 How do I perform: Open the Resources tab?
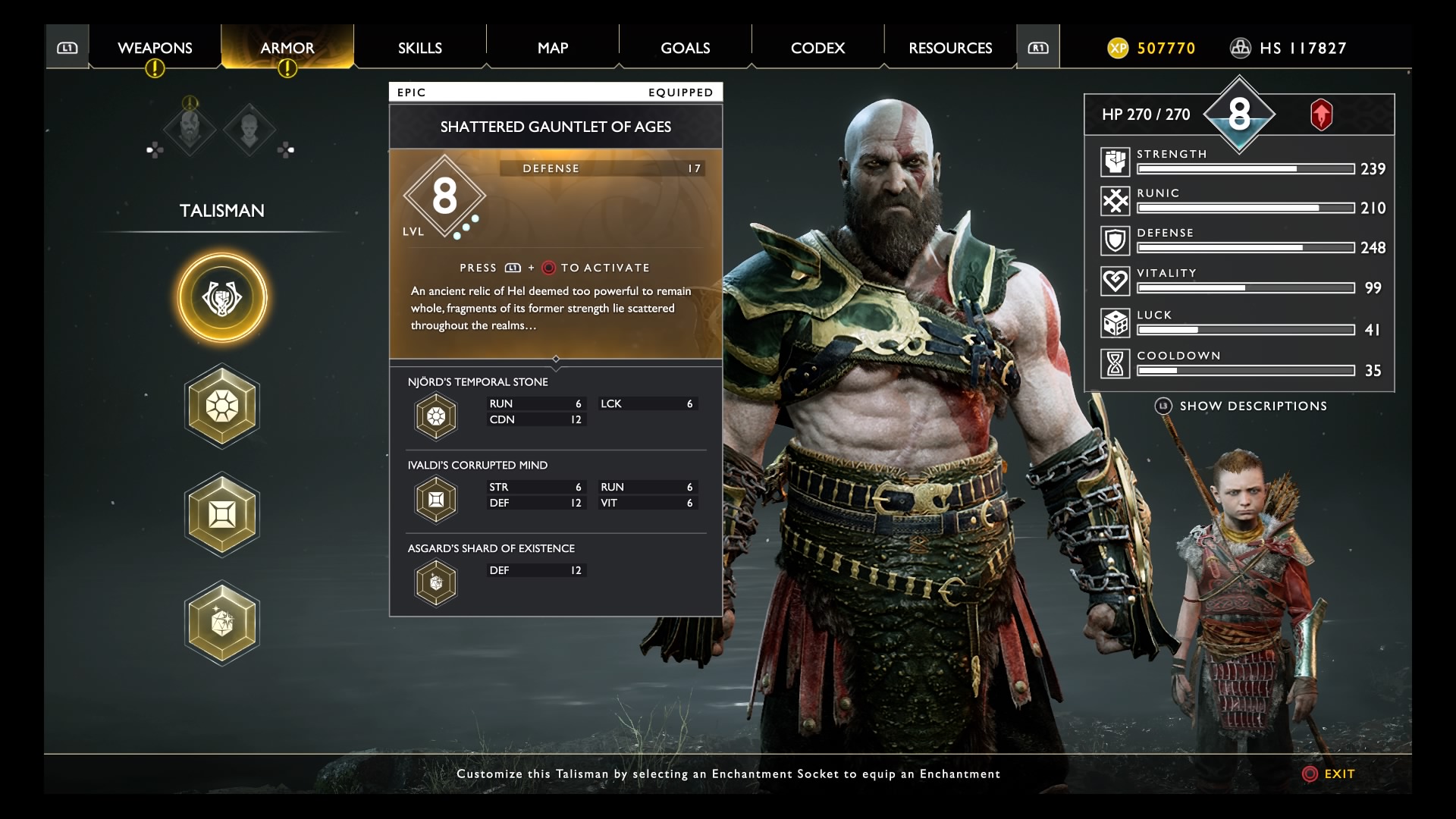click(949, 48)
